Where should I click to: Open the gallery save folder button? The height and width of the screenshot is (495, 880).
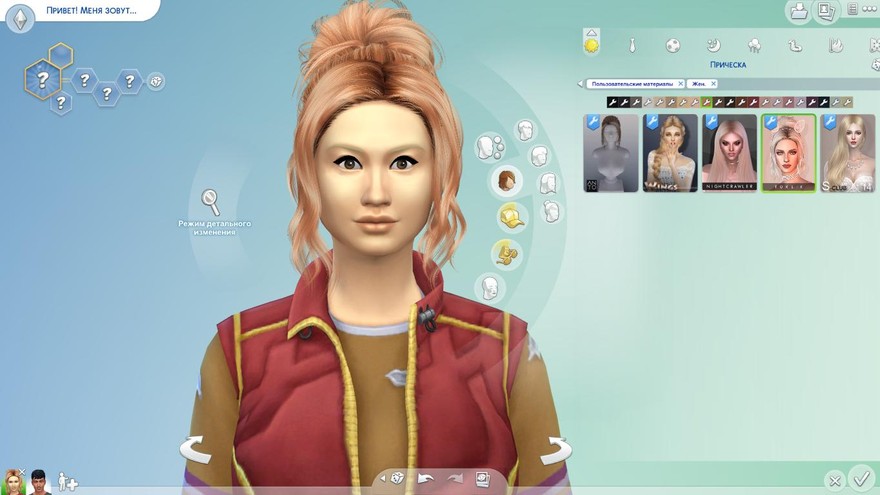coord(799,11)
